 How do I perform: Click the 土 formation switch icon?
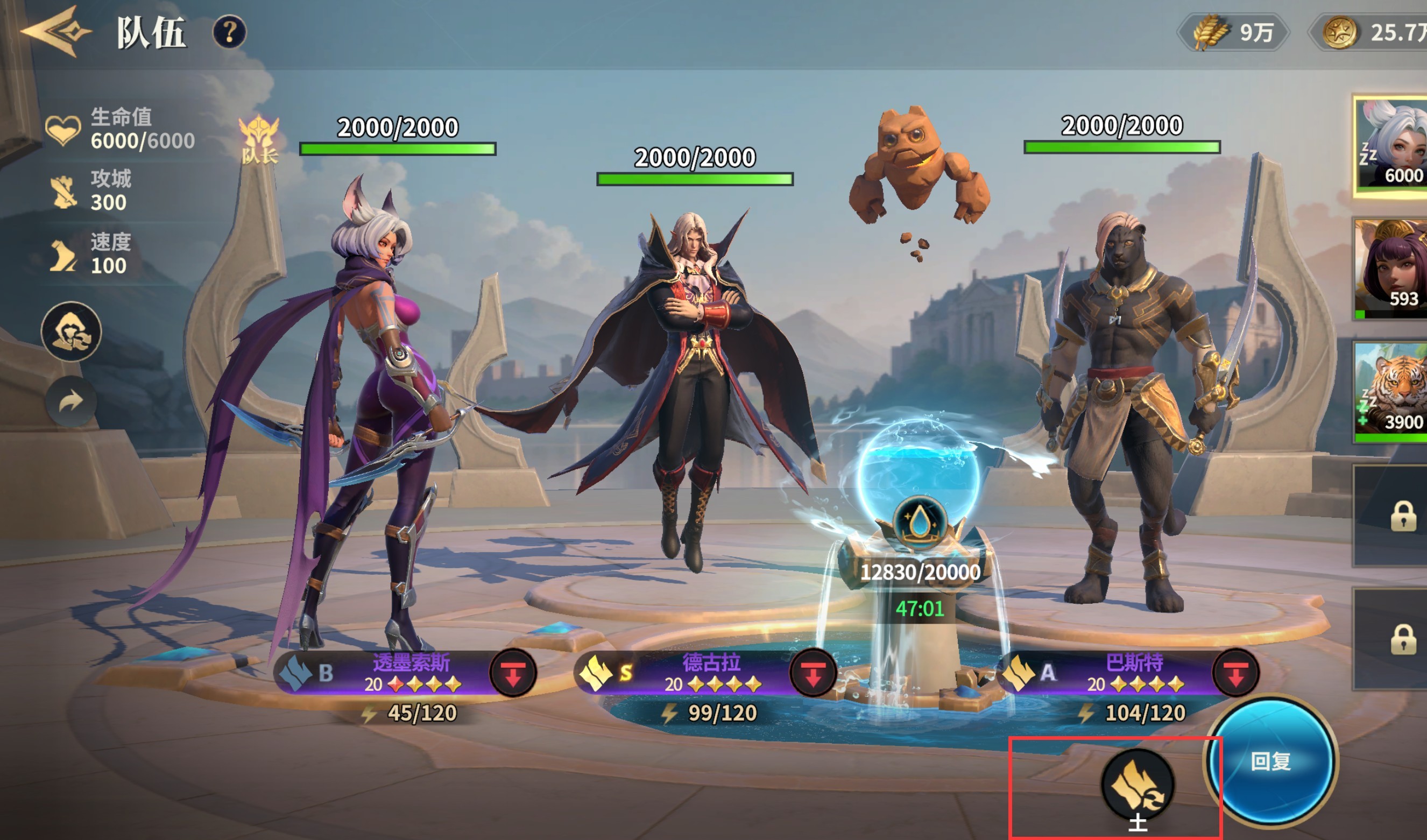[1137, 785]
